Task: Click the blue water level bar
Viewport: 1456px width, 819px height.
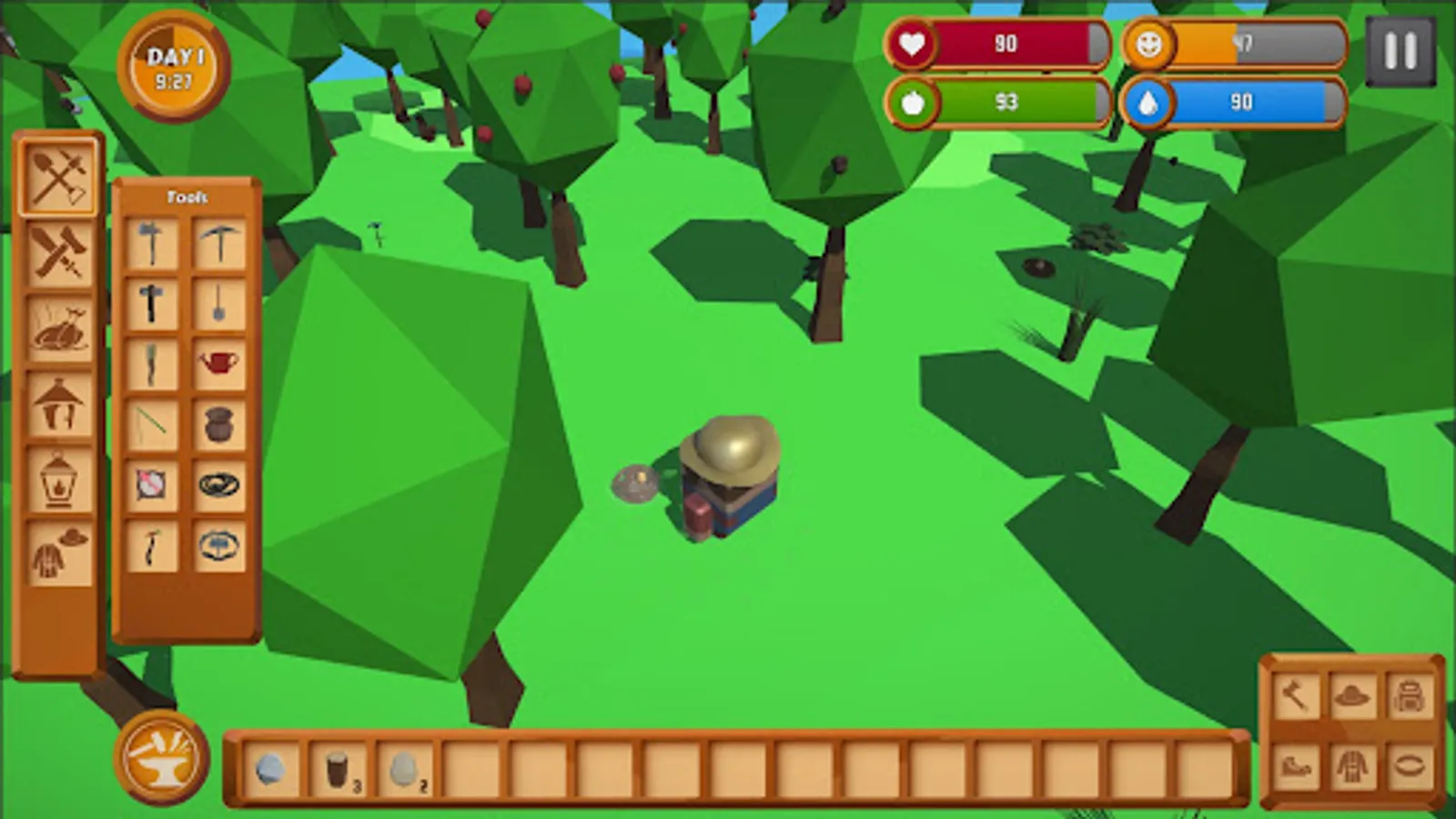Action: (1238, 102)
